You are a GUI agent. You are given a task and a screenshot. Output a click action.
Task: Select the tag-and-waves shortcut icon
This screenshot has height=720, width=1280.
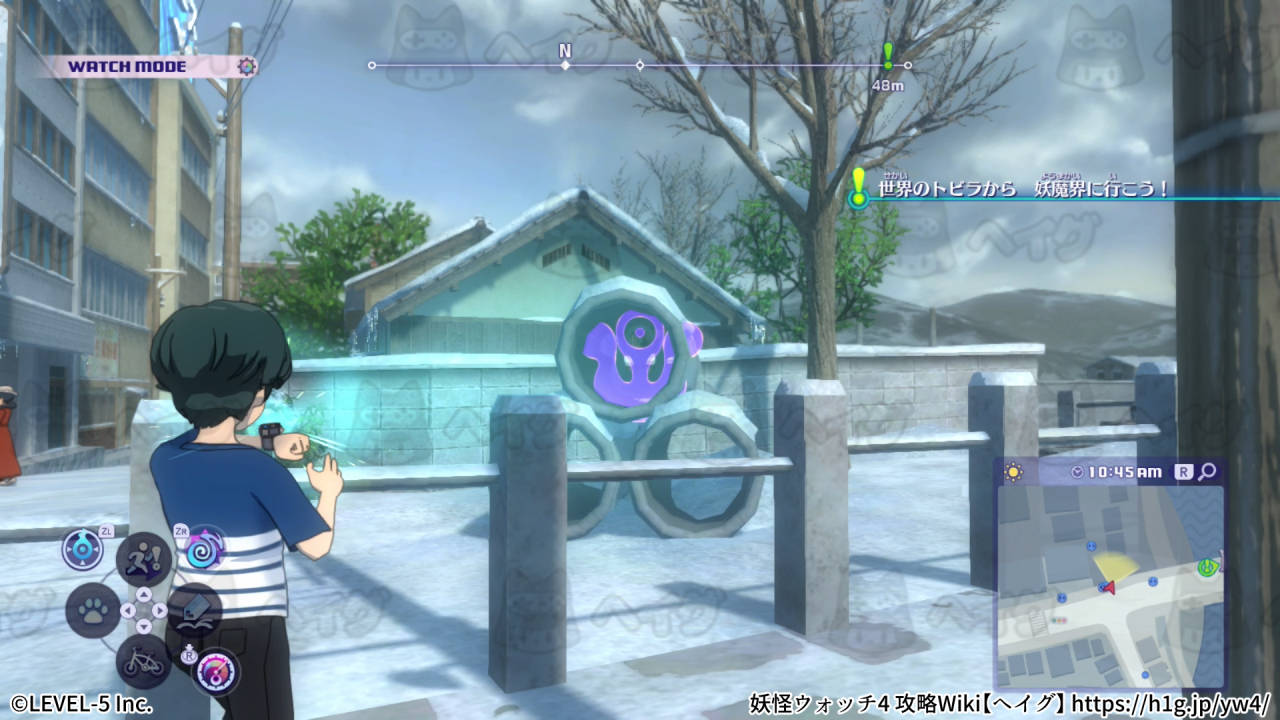[x=194, y=611]
